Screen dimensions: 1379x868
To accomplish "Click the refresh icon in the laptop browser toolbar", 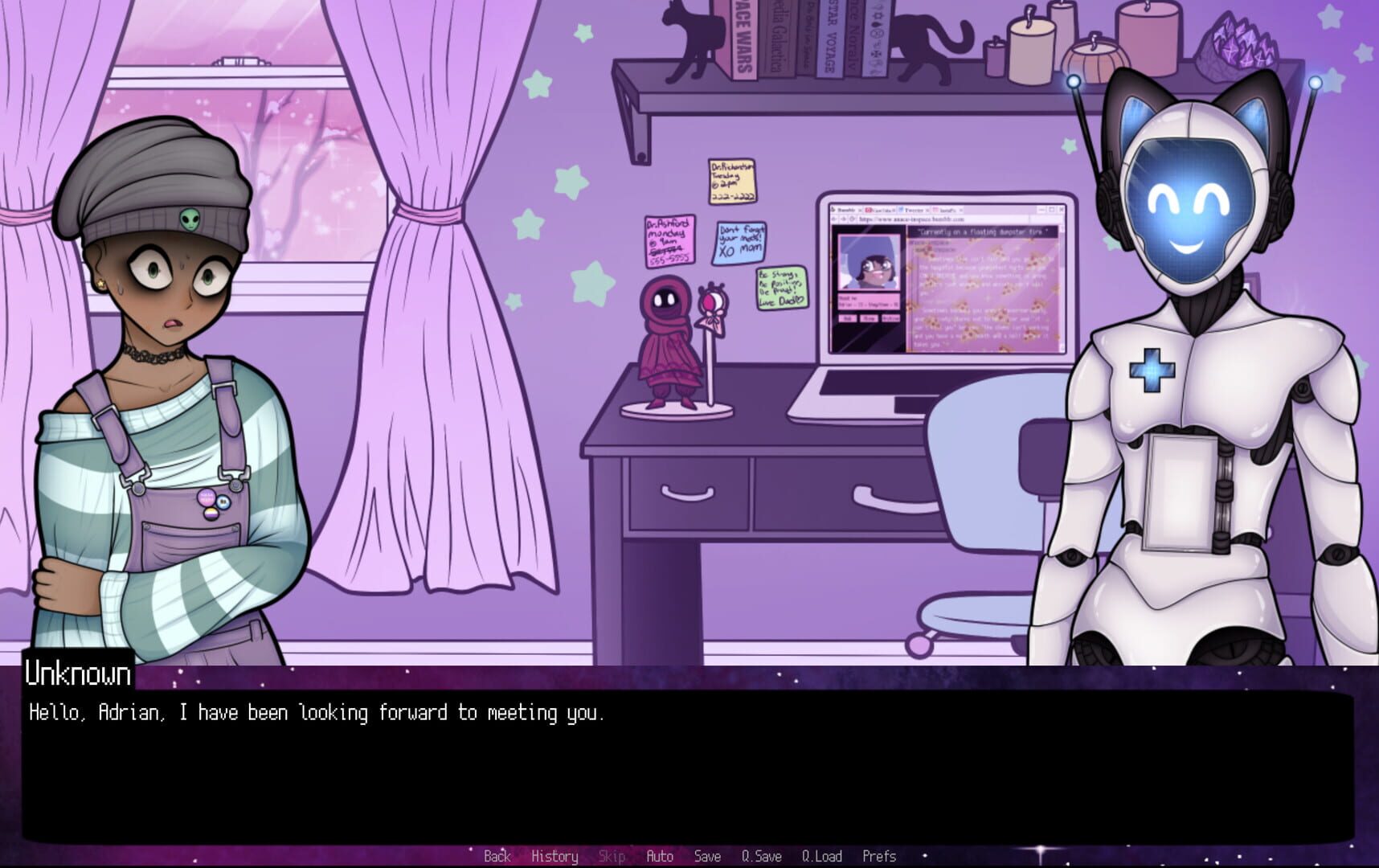I will 853,219.
